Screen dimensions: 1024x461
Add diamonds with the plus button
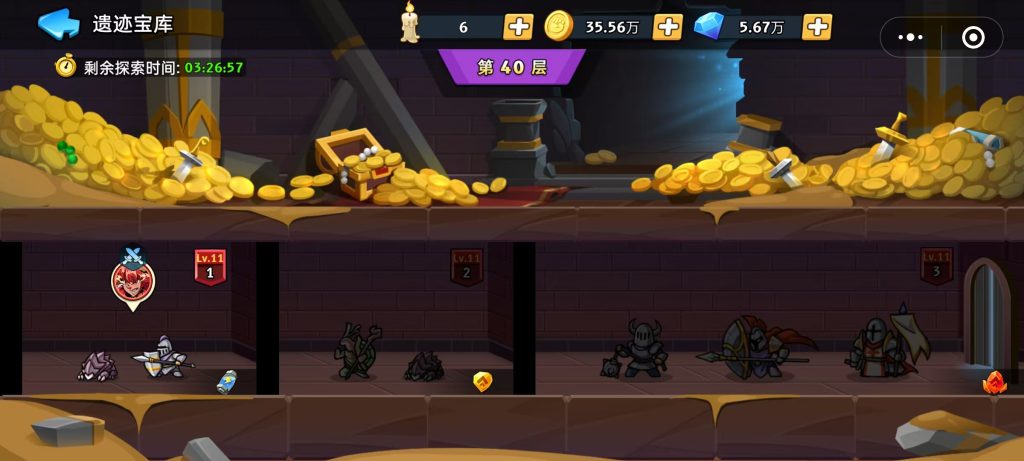817,27
